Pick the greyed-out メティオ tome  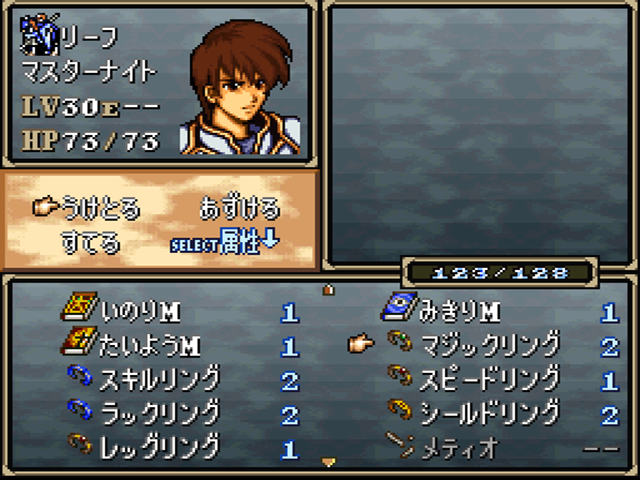[x=458, y=447]
